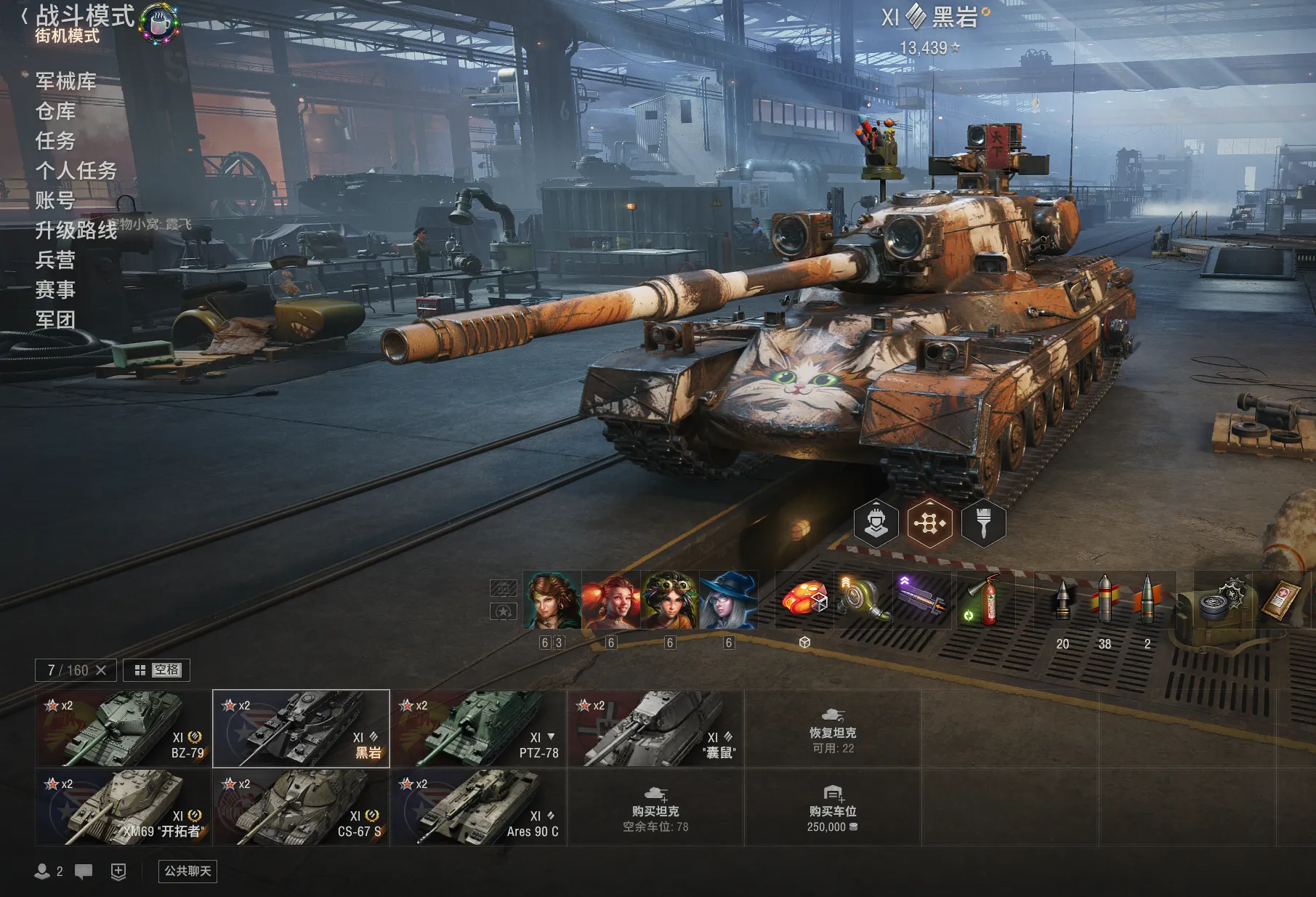This screenshot has height=897, width=1316.
Task: Choose the CS-67 S tank
Action: tap(301, 807)
